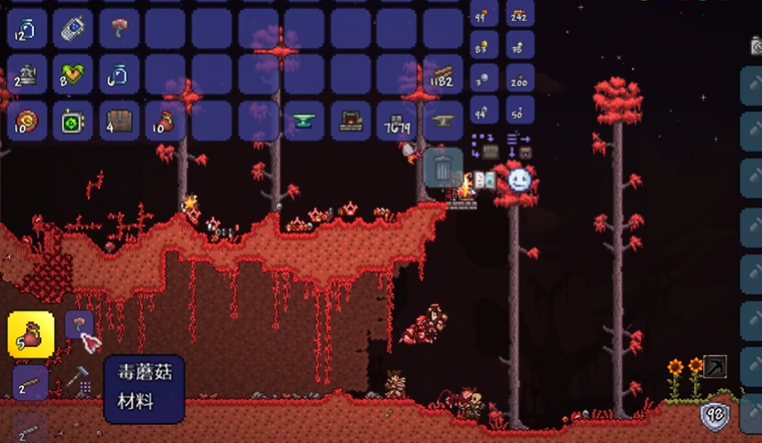Select the furnace inventory slot
The image size is (762, 443).
click(x=350, y=120)
